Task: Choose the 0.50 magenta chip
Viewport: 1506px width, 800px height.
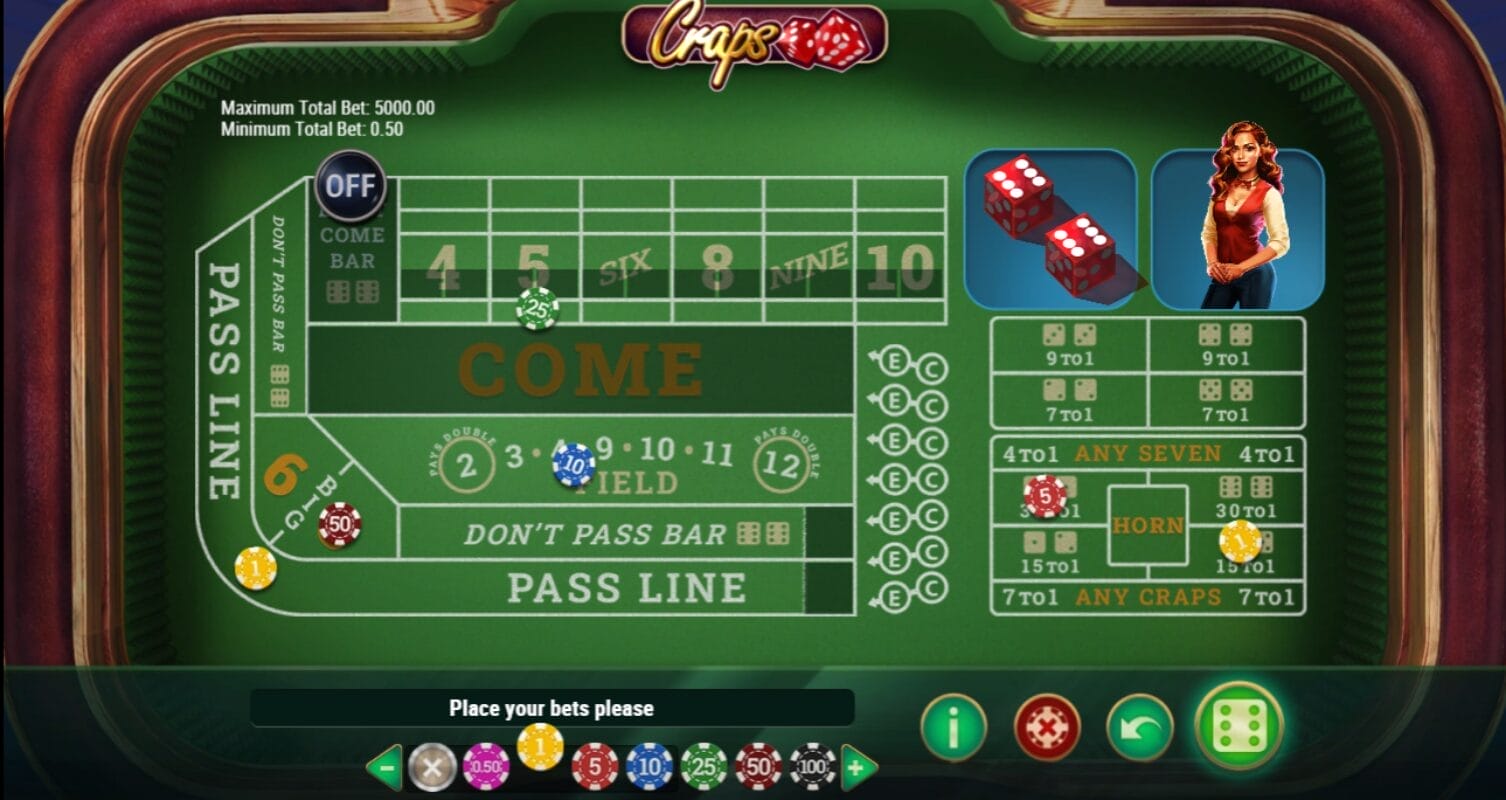Action: click(486, 767)
